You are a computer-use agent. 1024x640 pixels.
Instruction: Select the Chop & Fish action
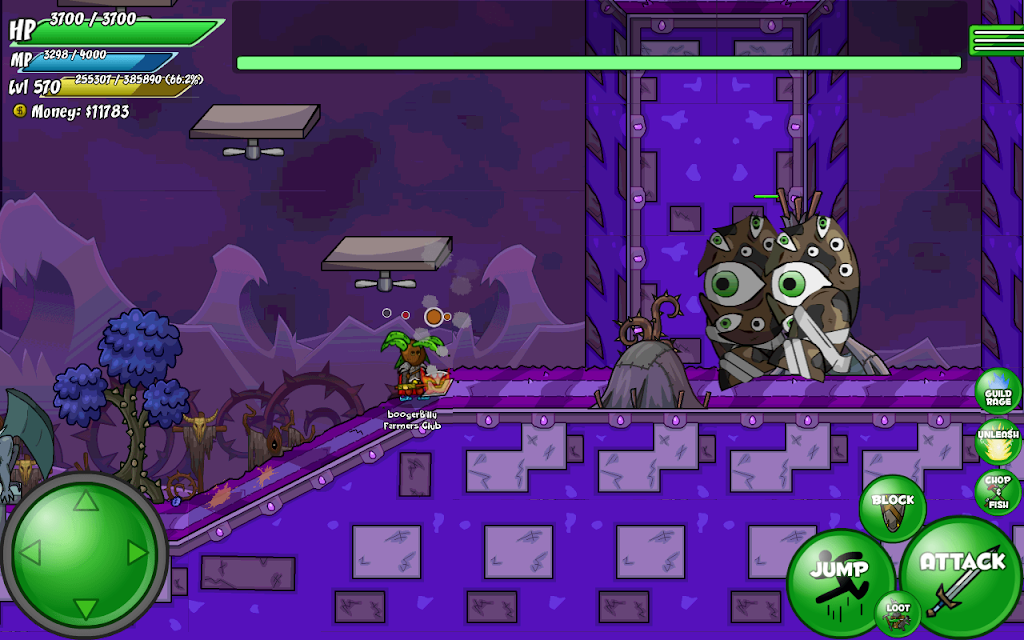tap(997, 491)
